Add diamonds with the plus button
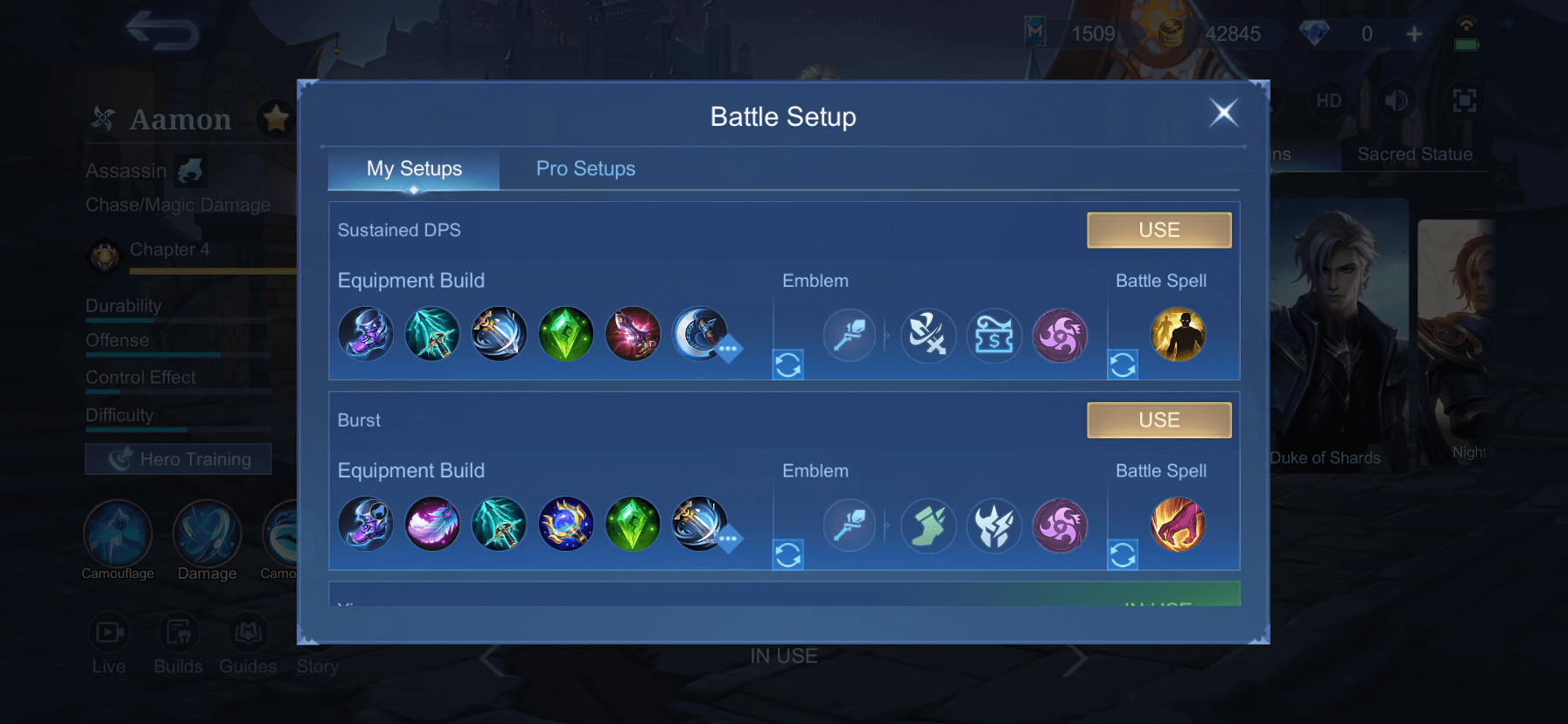This screenshot has width=1568, height=724. pos(1414,34)
